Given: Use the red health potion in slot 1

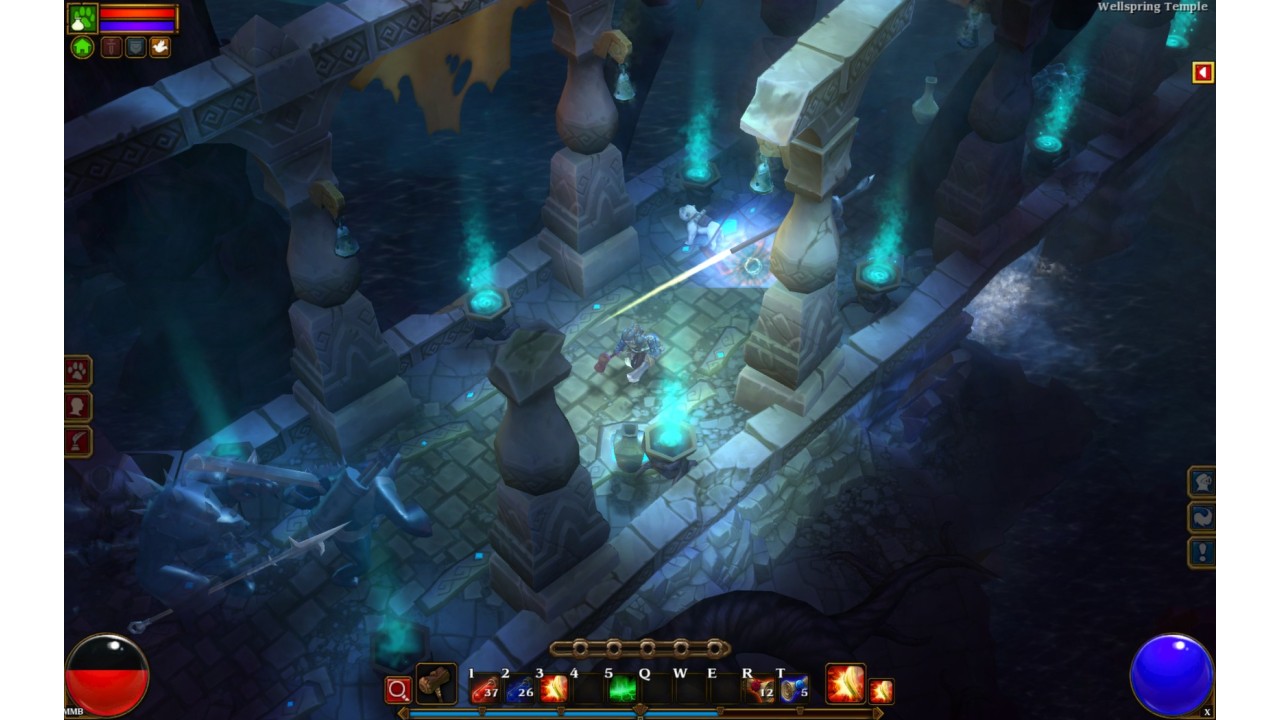Looking at the screenshot, I should 486,689.
